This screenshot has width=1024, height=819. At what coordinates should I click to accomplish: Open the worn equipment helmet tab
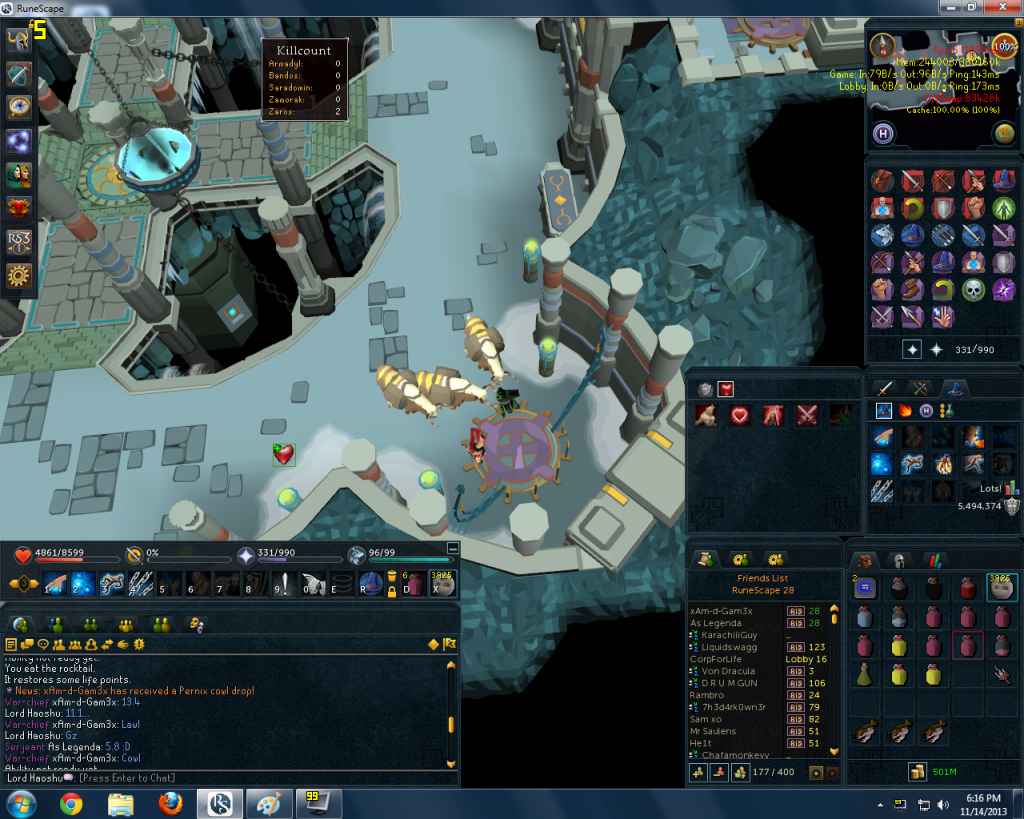[899, 560]
